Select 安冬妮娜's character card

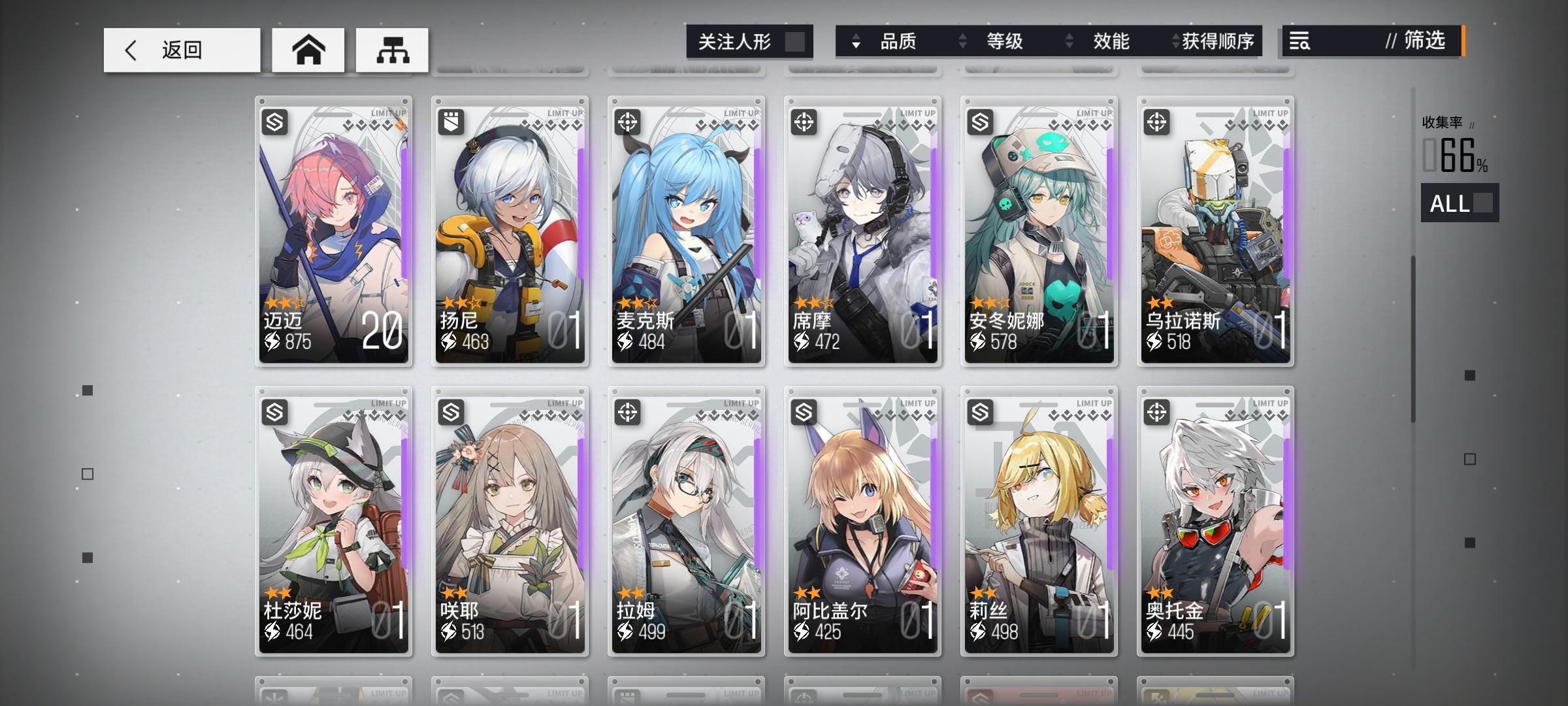(1039, 229)
